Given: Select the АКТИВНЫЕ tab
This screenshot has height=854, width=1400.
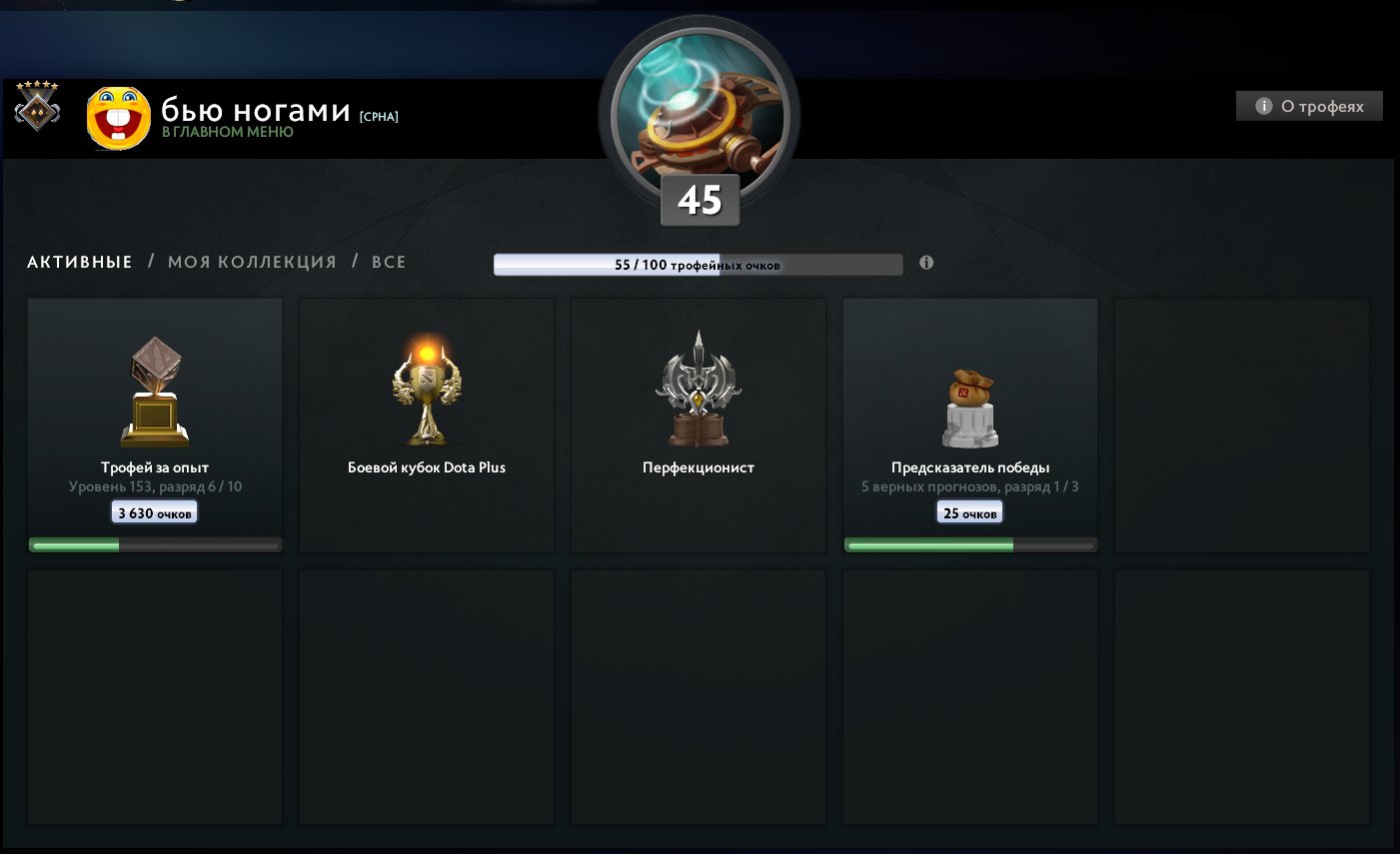Looking at the screenshot, I should tap(79, 262).
